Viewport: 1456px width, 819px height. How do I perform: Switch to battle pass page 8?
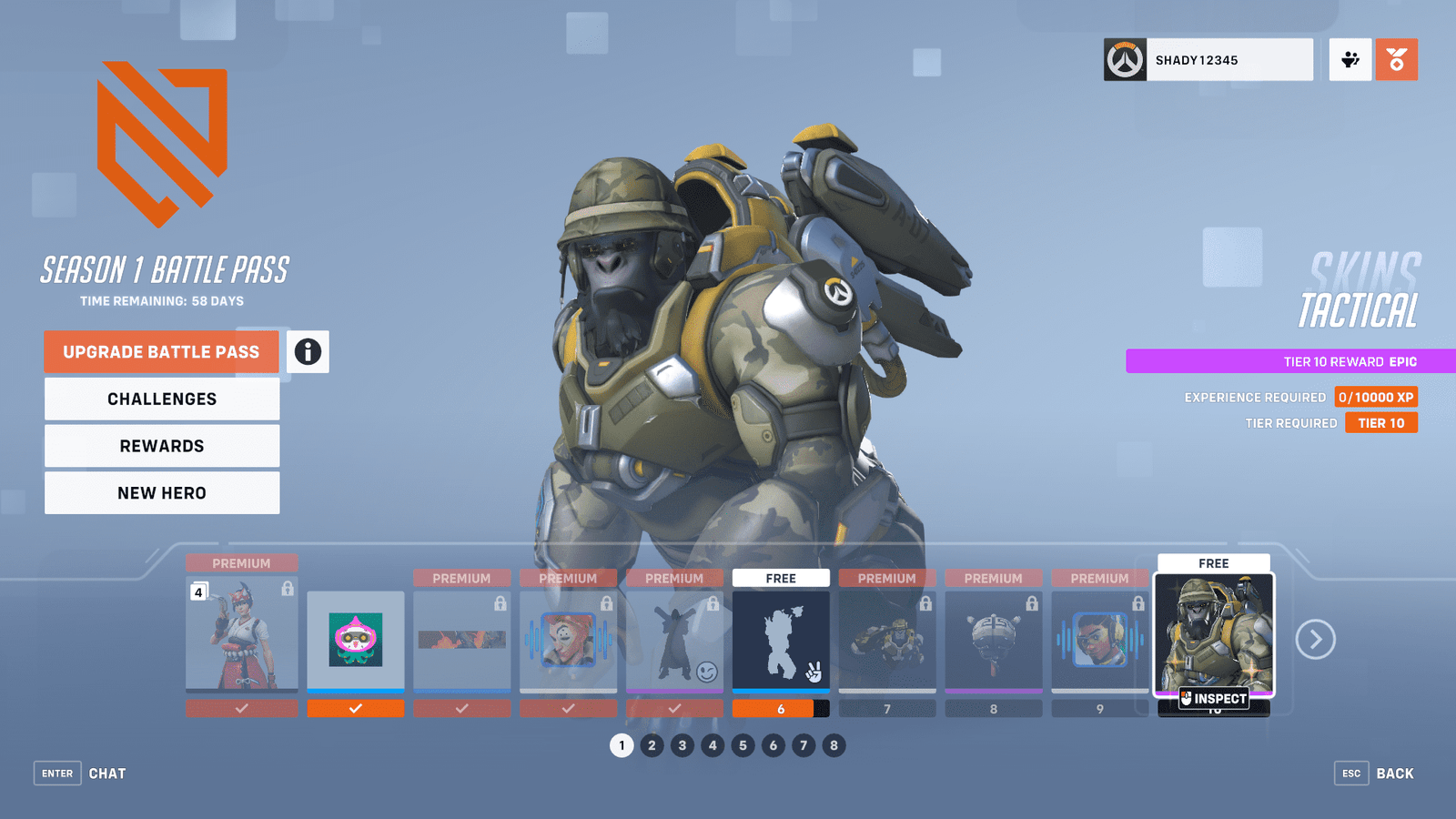(834, 745)
